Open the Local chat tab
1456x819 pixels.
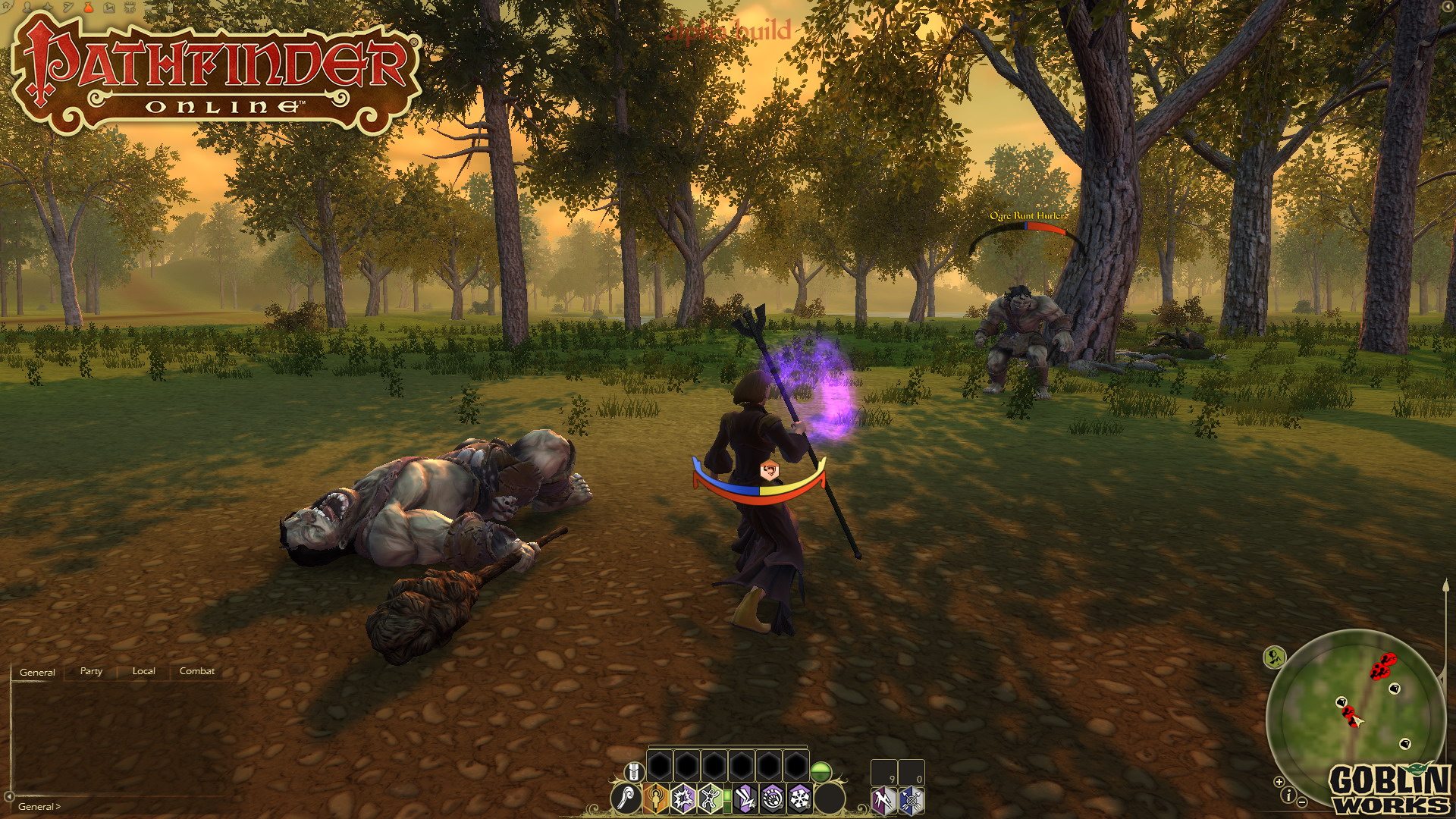pos(143,671)
